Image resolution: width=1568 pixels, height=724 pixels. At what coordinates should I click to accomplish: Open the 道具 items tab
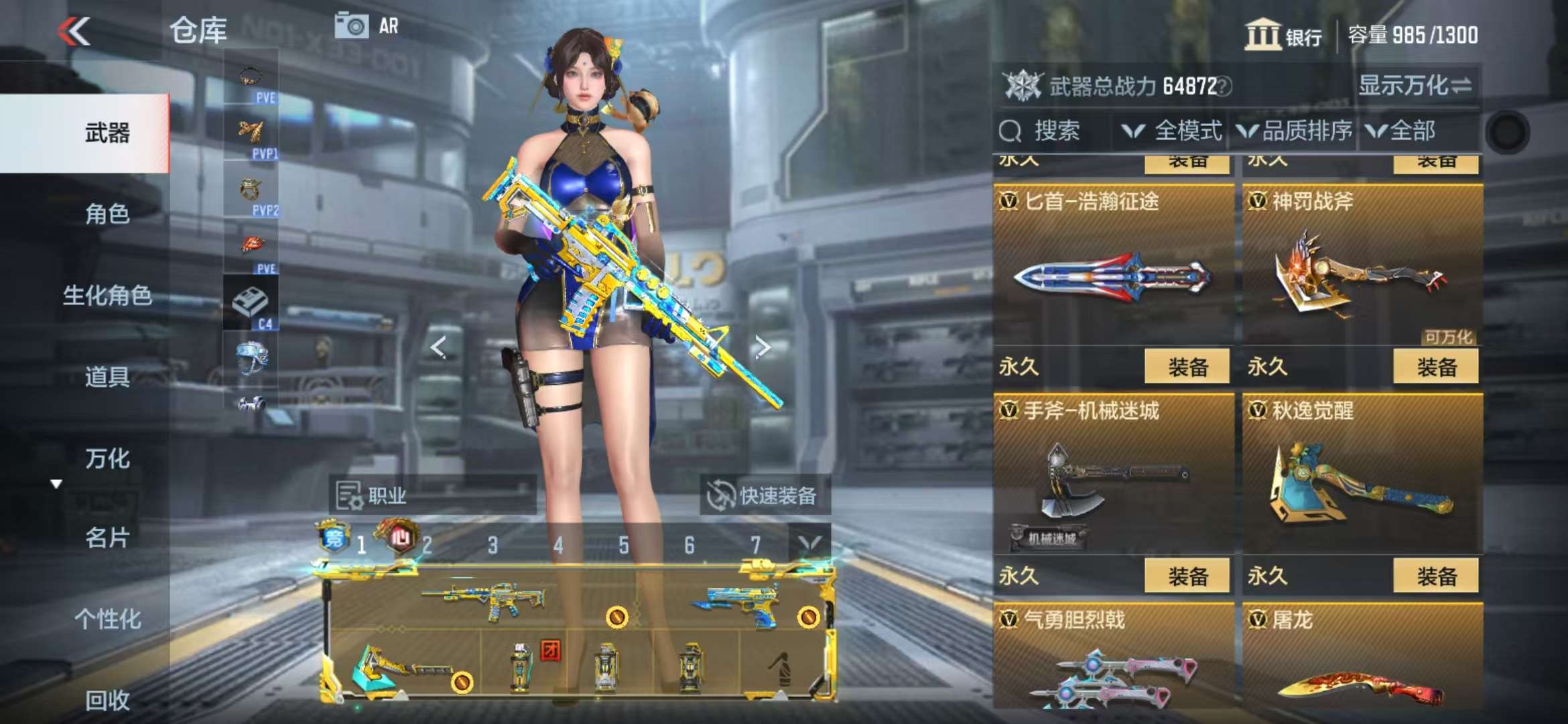[107, 377]
